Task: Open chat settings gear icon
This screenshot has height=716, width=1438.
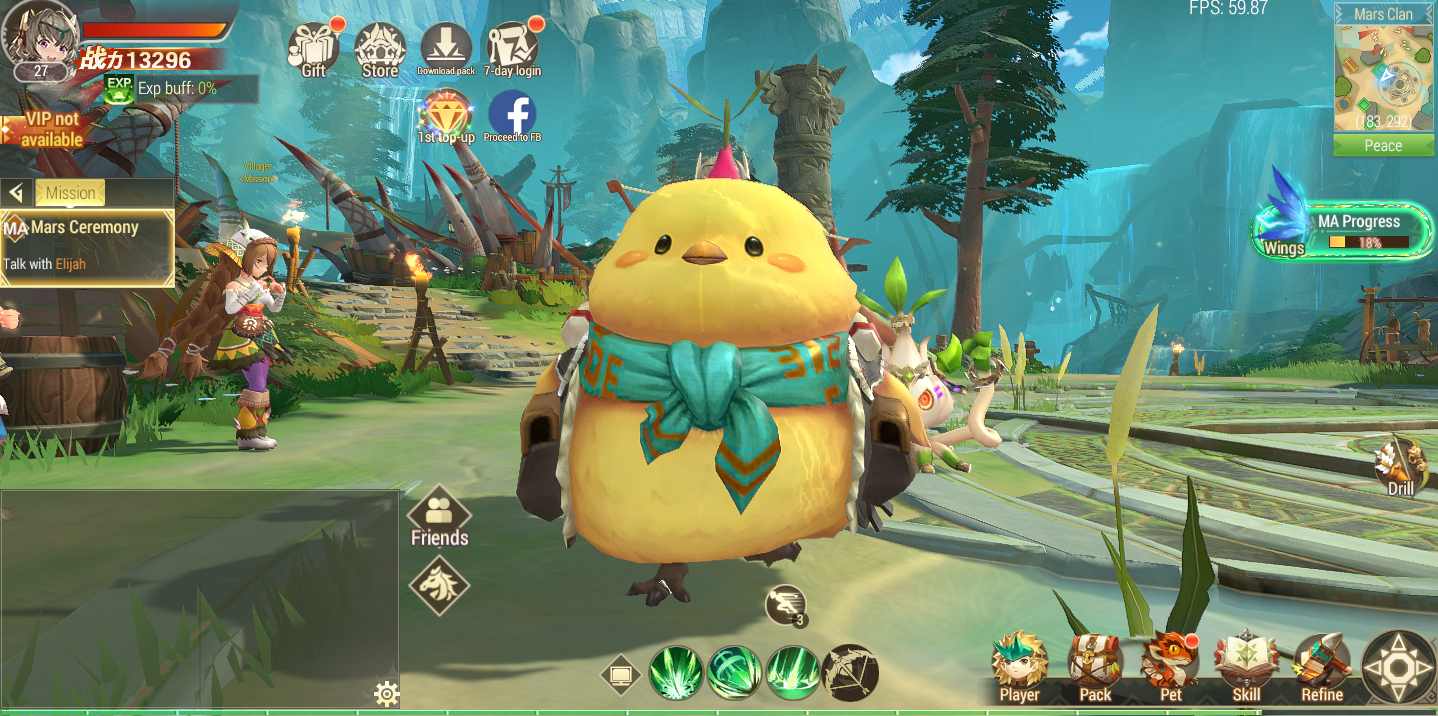Action: 386,694
